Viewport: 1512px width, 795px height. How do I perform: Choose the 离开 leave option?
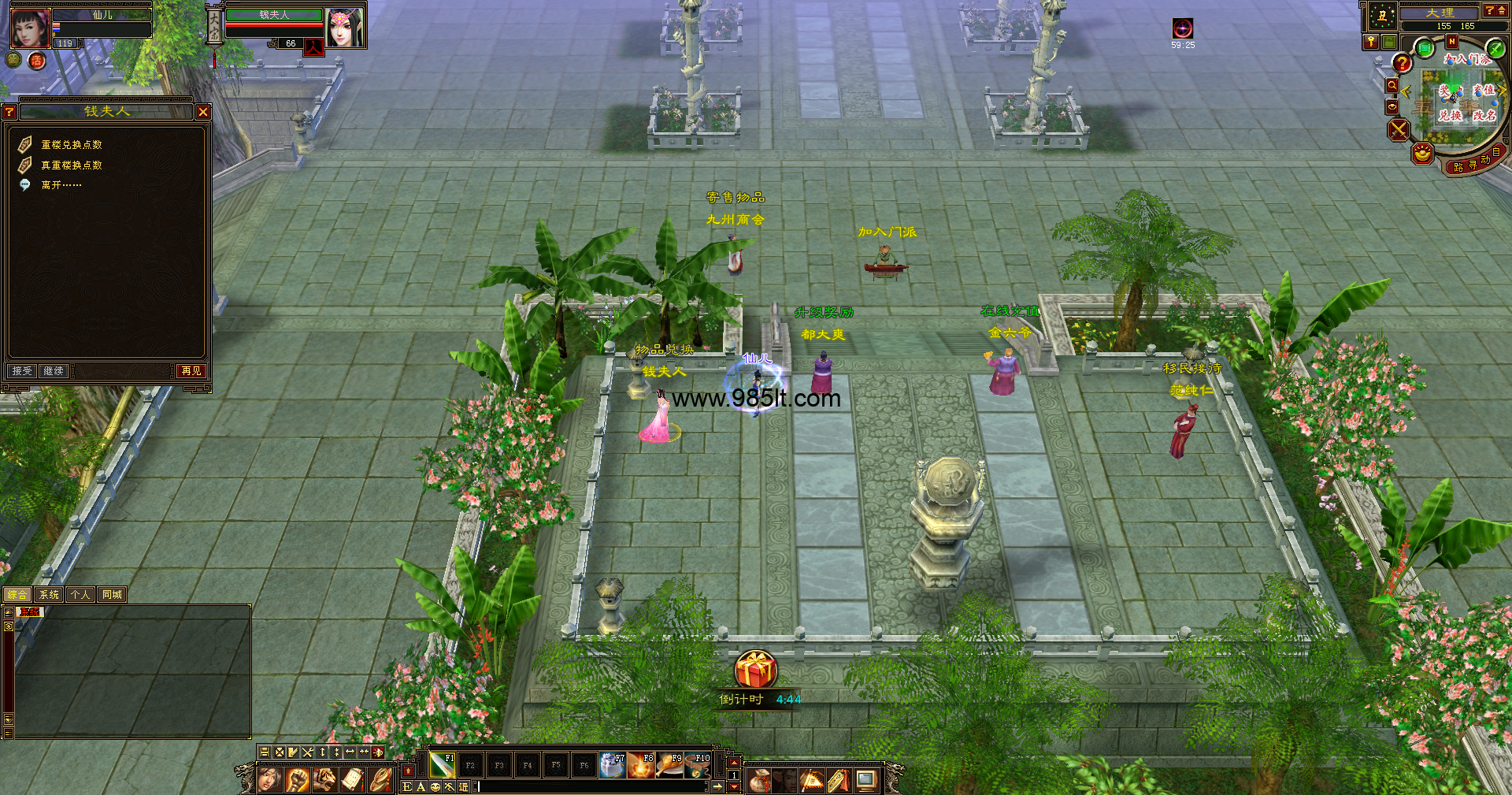click(x=61, y=185)
